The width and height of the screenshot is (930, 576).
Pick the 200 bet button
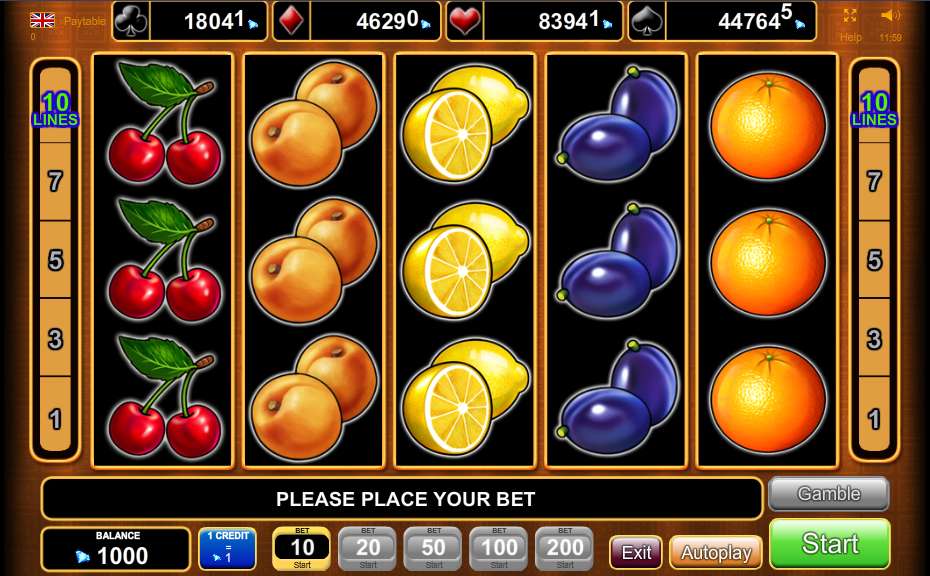coord(565,548)
